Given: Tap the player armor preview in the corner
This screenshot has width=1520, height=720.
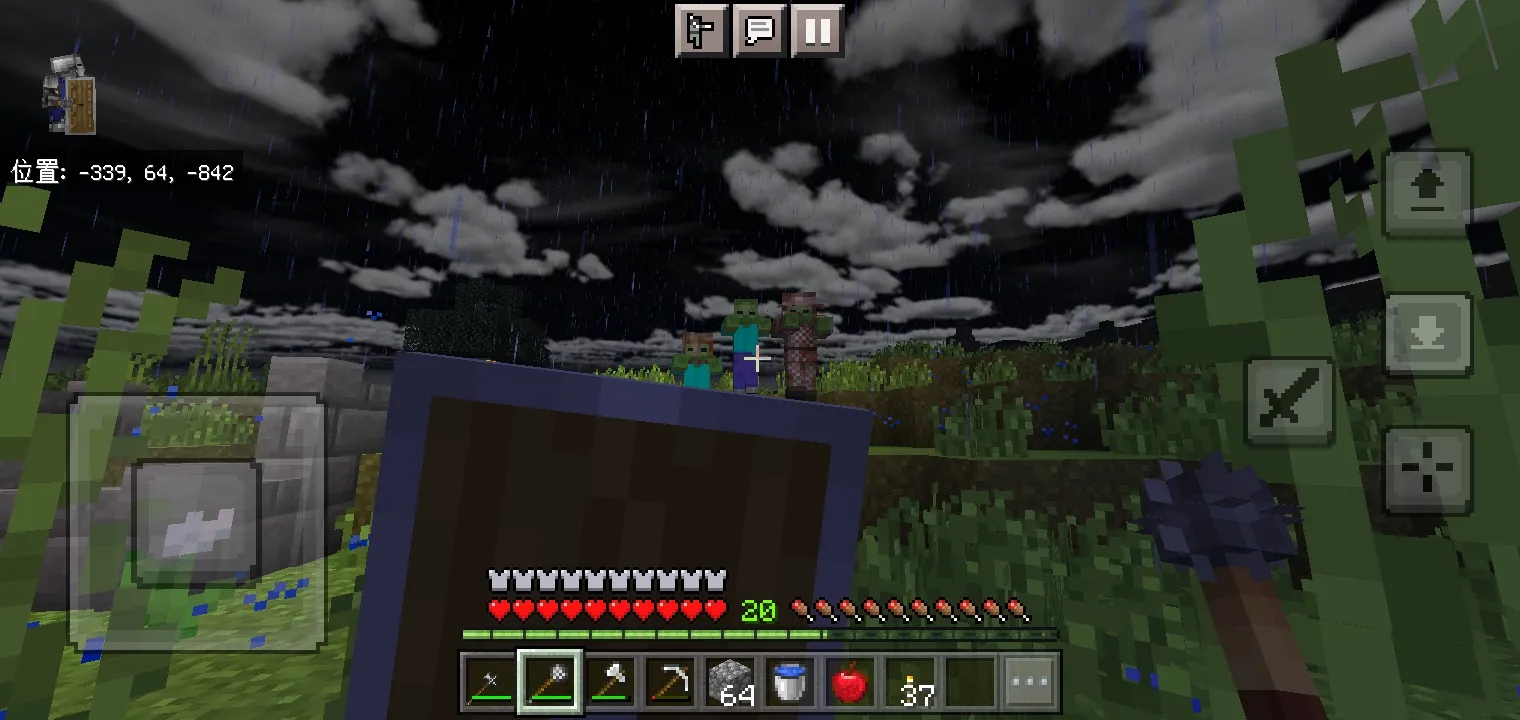Looking at the screenshot, I should point(66,94).
